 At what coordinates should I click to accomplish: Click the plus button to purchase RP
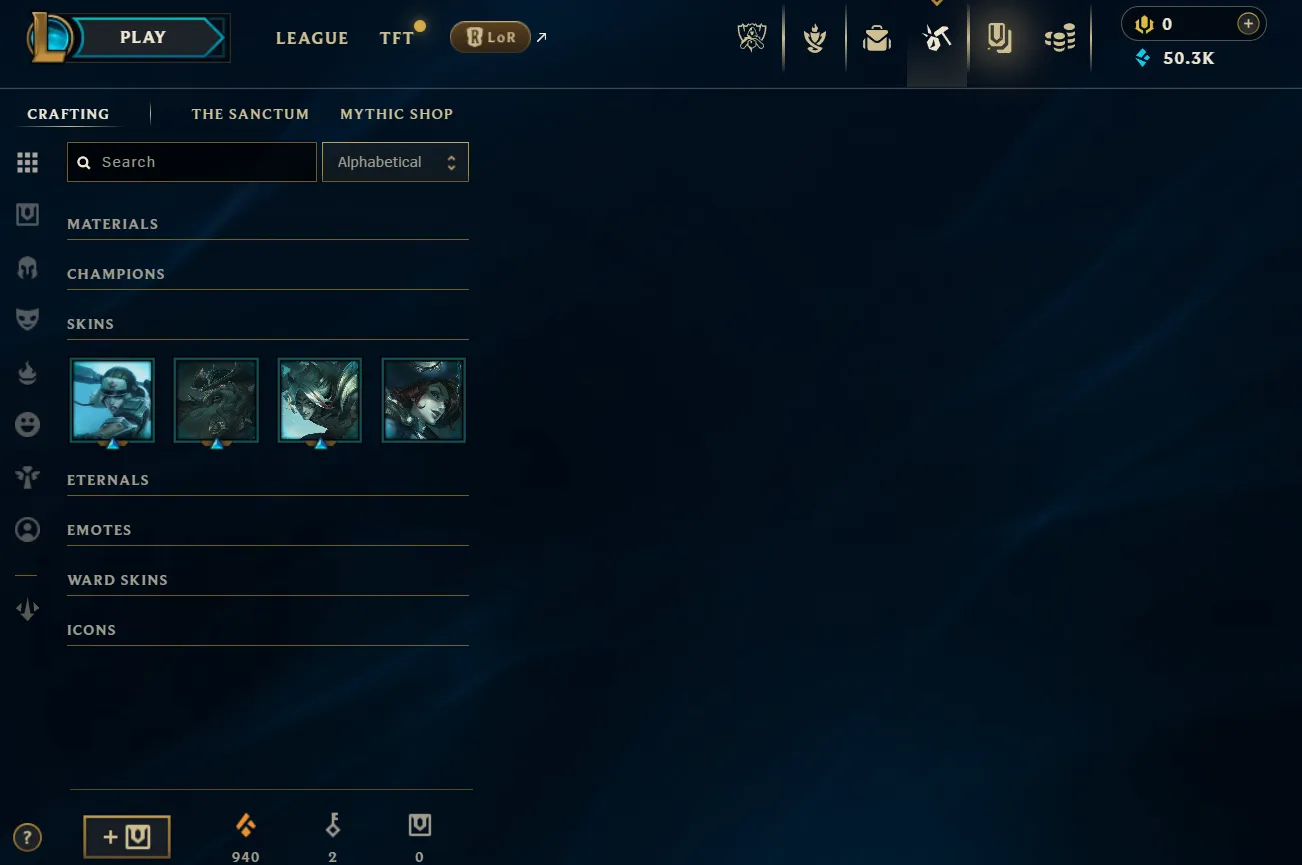pos(1248,23)
